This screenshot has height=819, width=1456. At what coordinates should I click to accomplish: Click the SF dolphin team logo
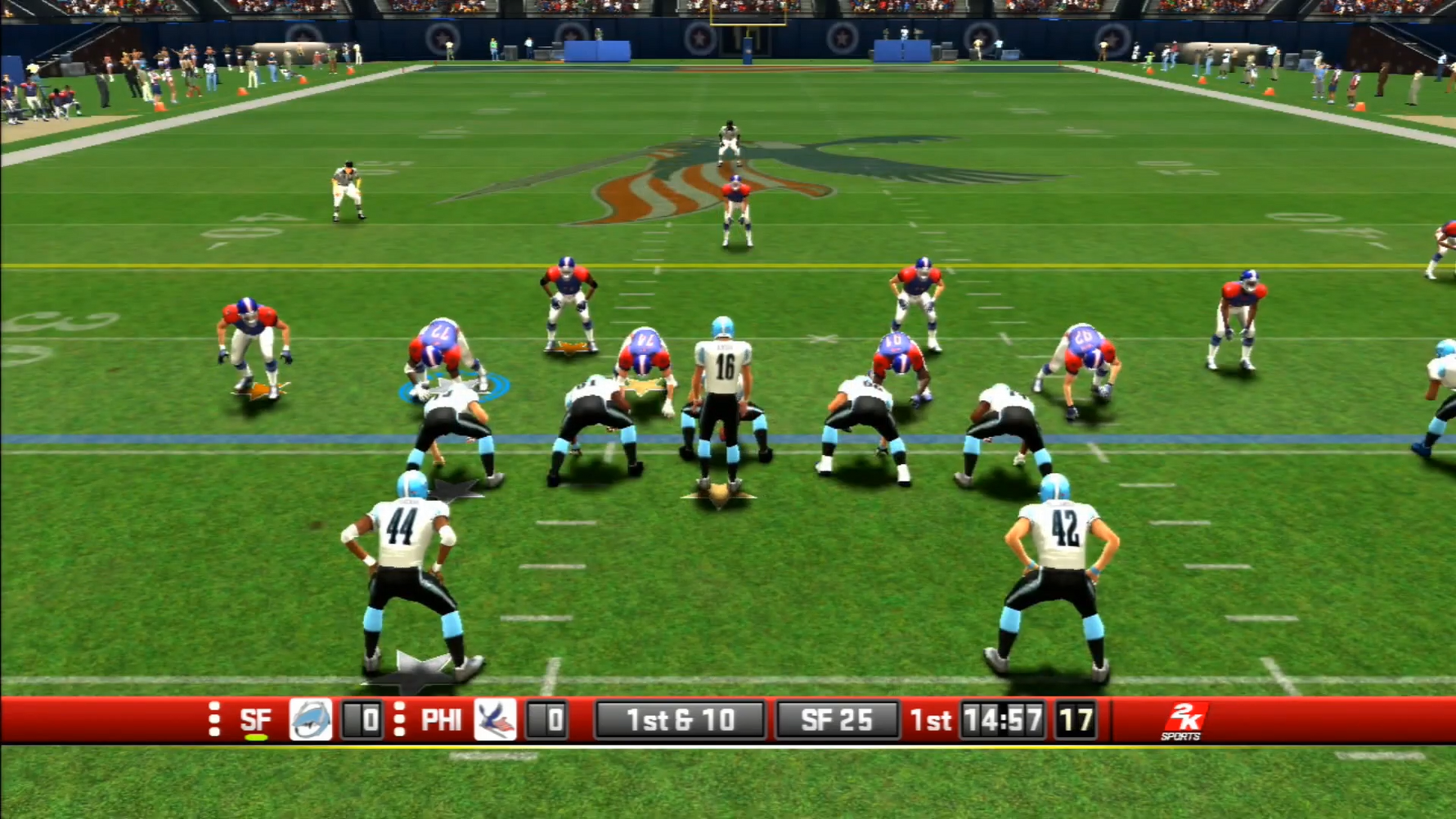click(x=311, y=720)
